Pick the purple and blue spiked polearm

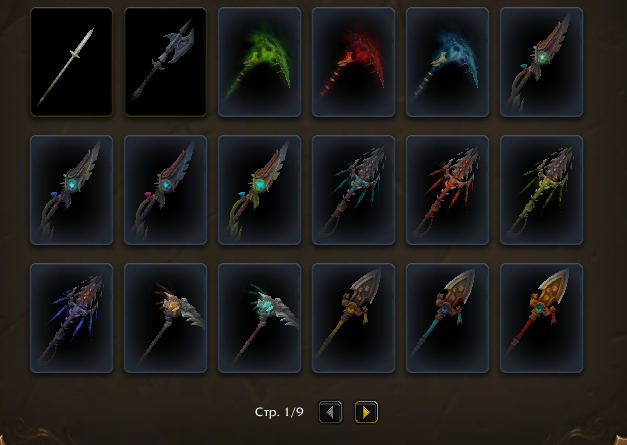tap(71, 318)
